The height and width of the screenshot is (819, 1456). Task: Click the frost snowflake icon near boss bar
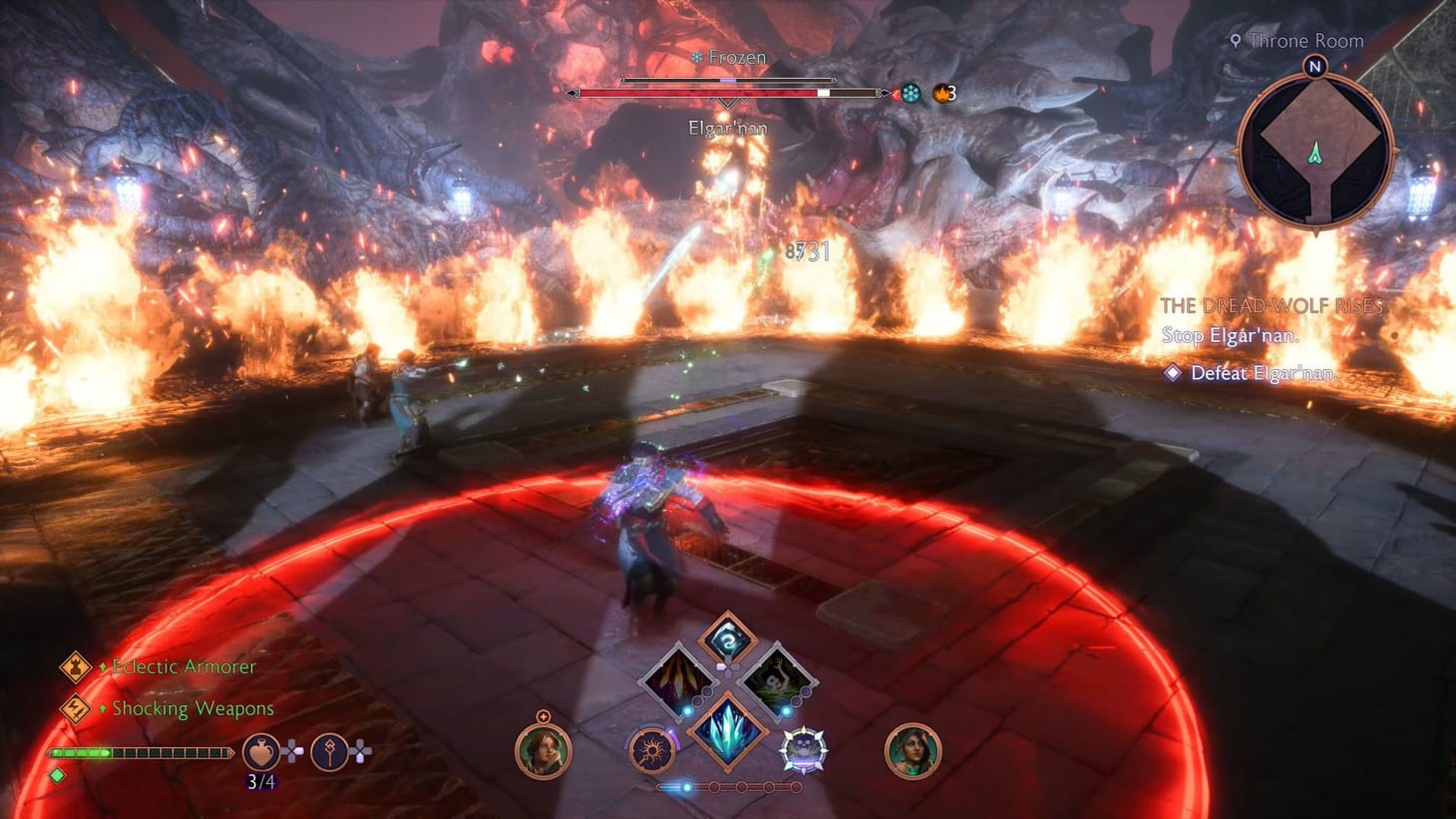tap(910, 91)
